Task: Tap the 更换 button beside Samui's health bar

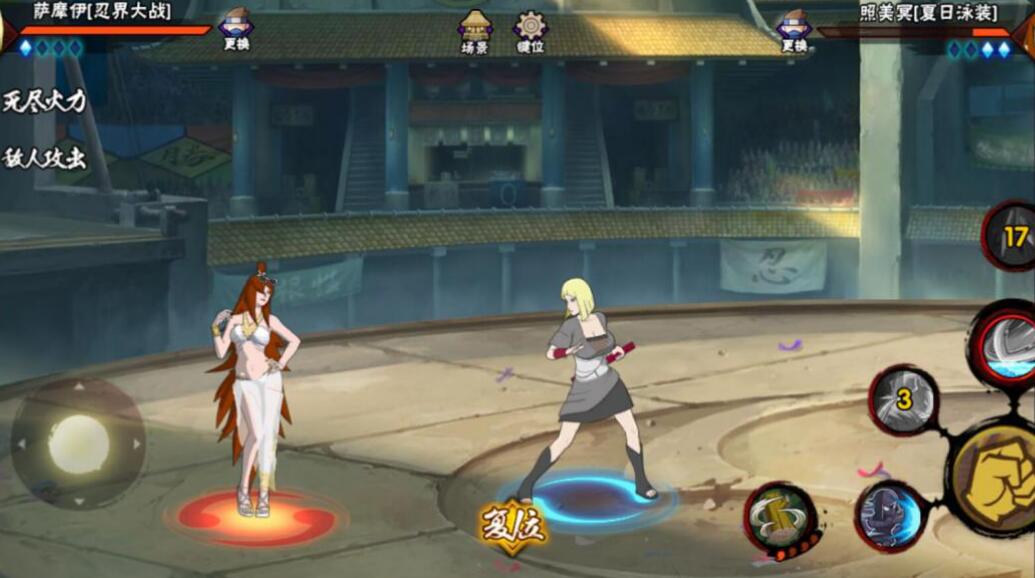Action: coord(235,30)
